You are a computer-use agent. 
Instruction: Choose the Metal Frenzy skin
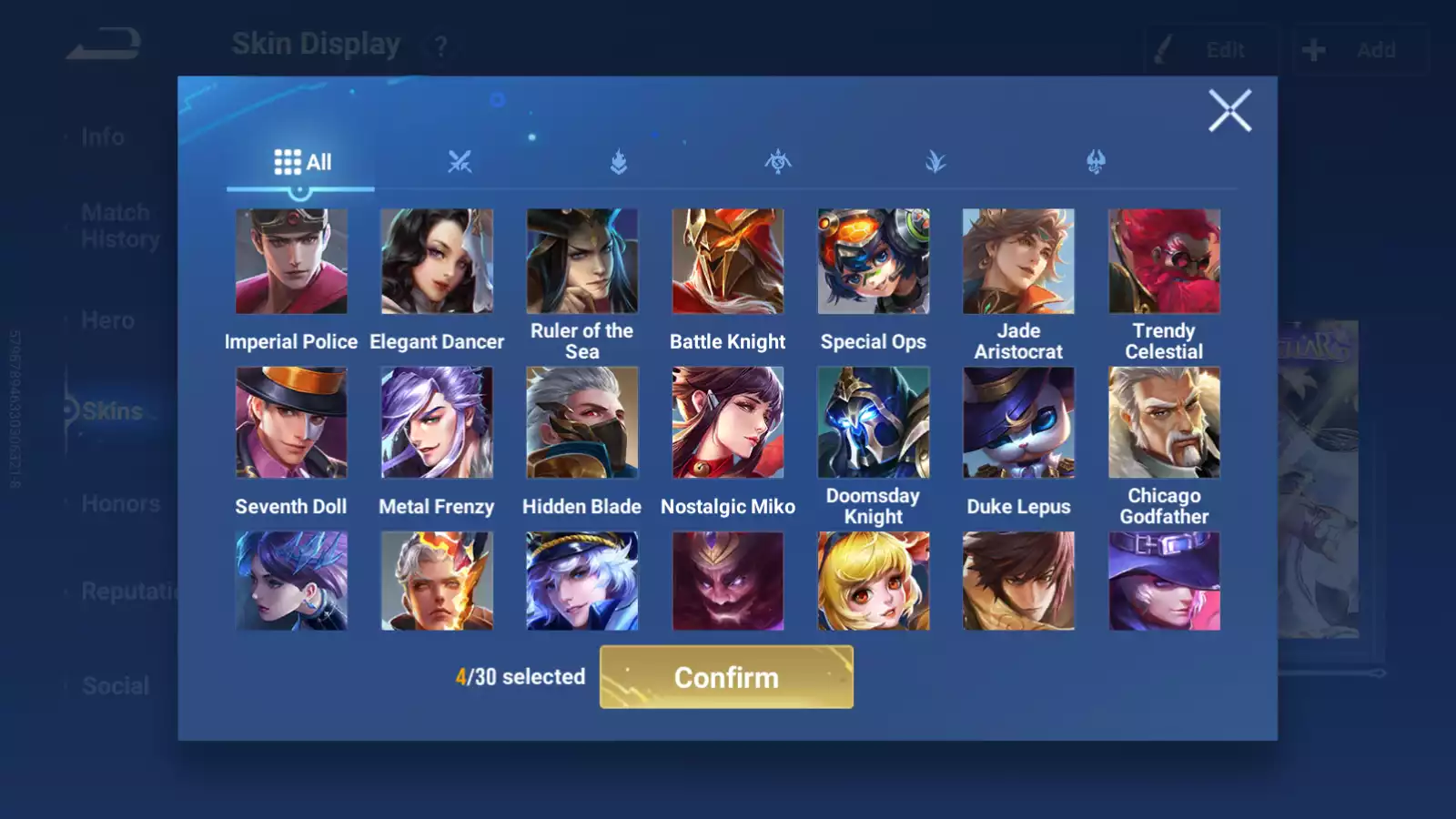tap(437, 422)
